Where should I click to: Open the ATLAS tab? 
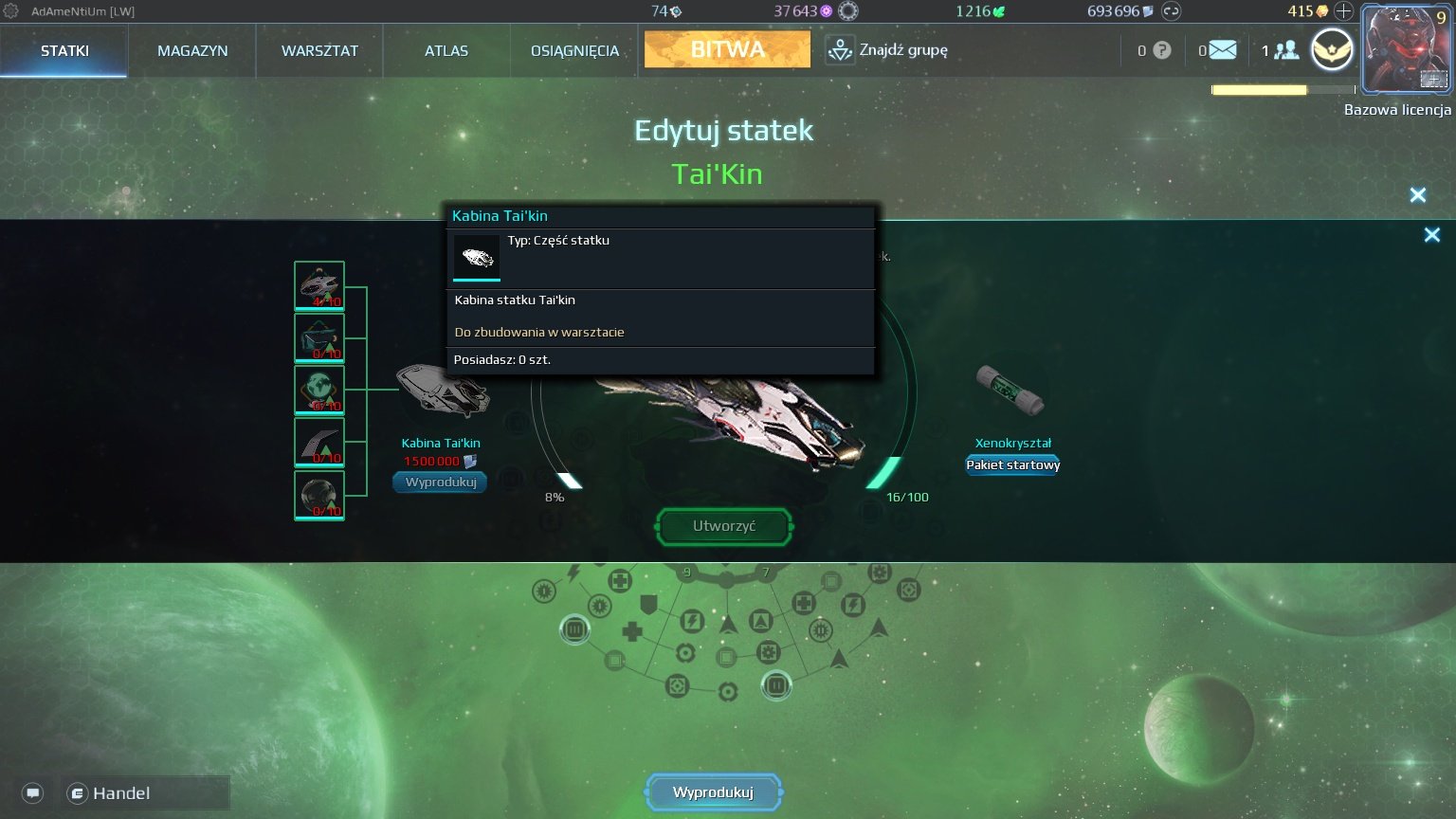tap(446, 51)
